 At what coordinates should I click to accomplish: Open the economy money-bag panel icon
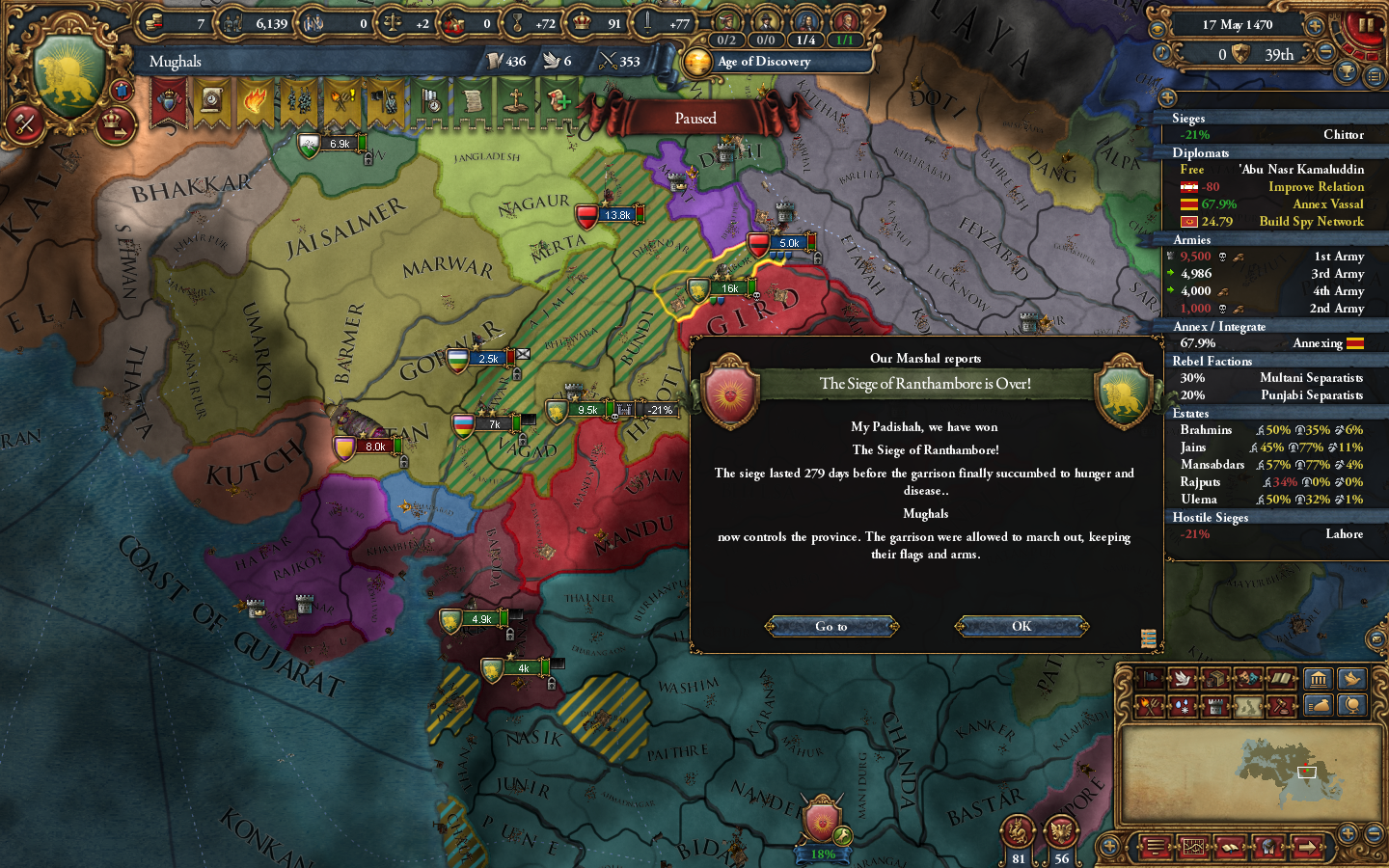(1319, 705)
